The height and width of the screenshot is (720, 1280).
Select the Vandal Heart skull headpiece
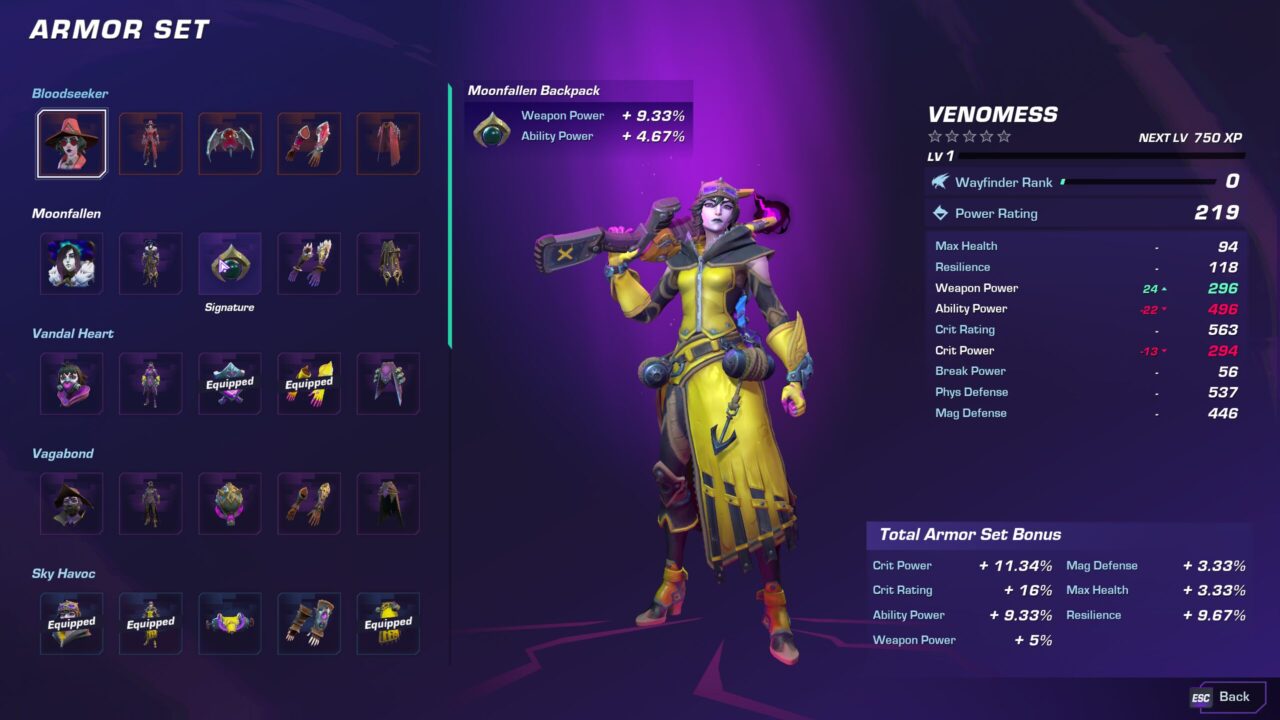tap(71, 384)
